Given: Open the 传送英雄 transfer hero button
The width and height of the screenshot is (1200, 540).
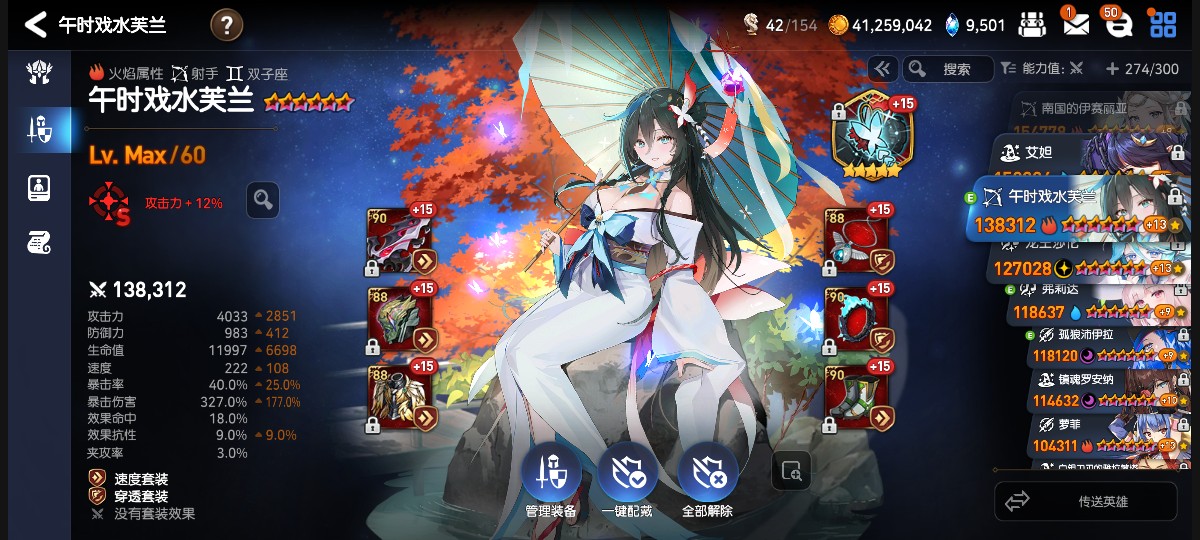Looking at the screenshot, I should tap(1086, 501).
